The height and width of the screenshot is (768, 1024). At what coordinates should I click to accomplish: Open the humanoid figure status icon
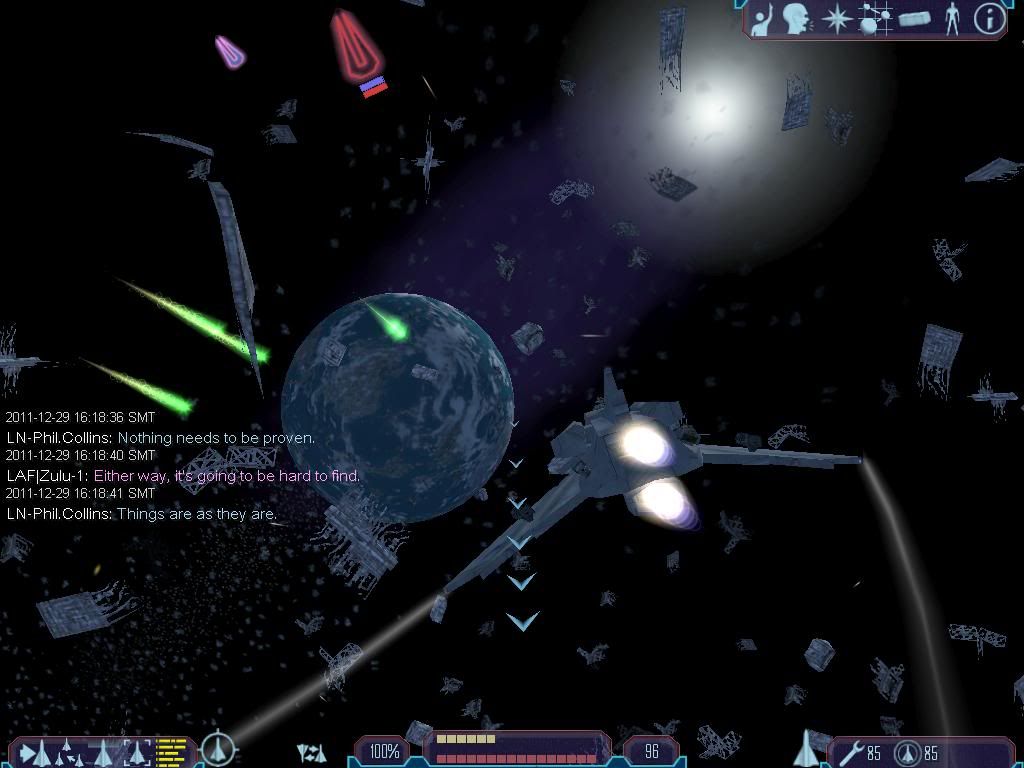pyautogui.click(x=952, y=19)
